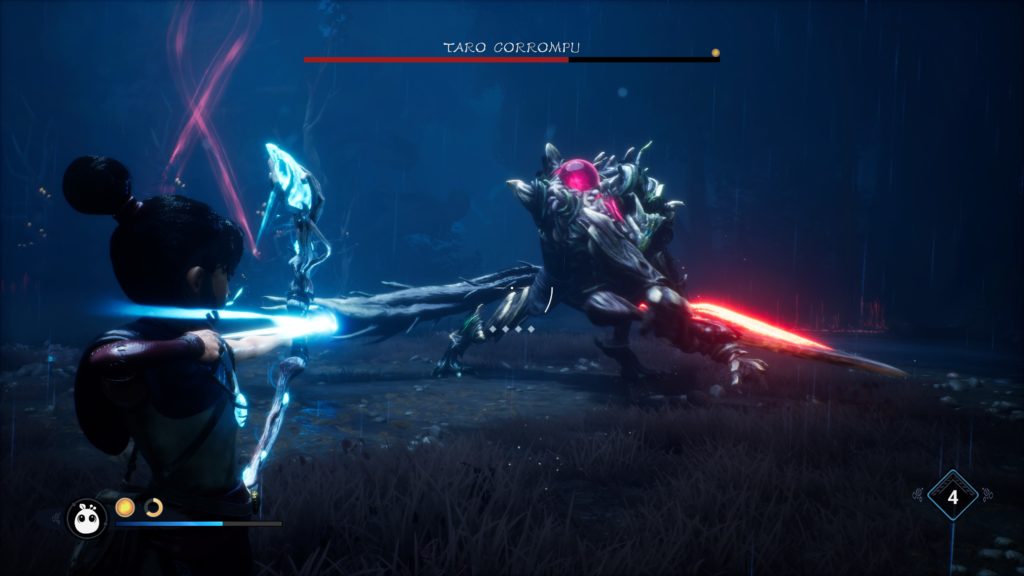Click the partially charged courage ring

(x=153, y=507)
